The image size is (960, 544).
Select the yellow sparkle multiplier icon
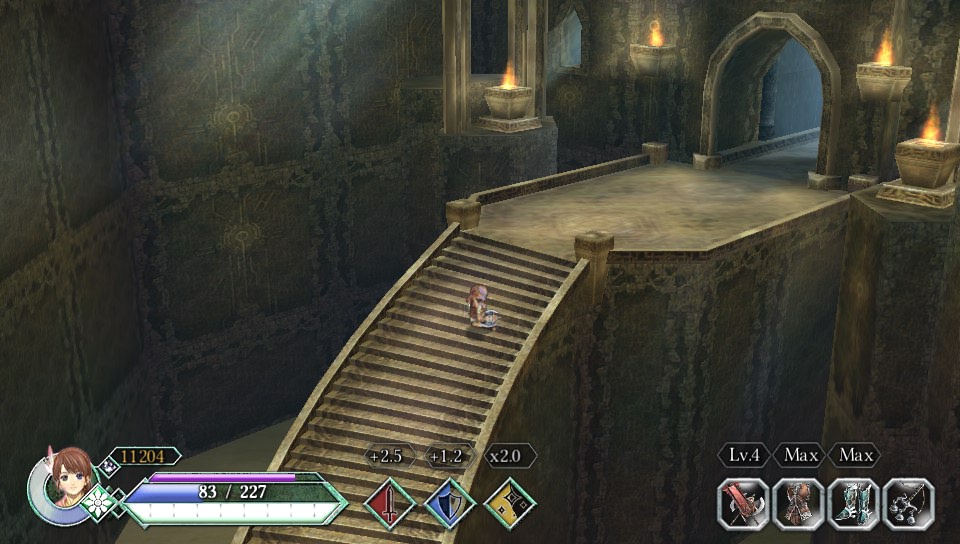[510, 502]
